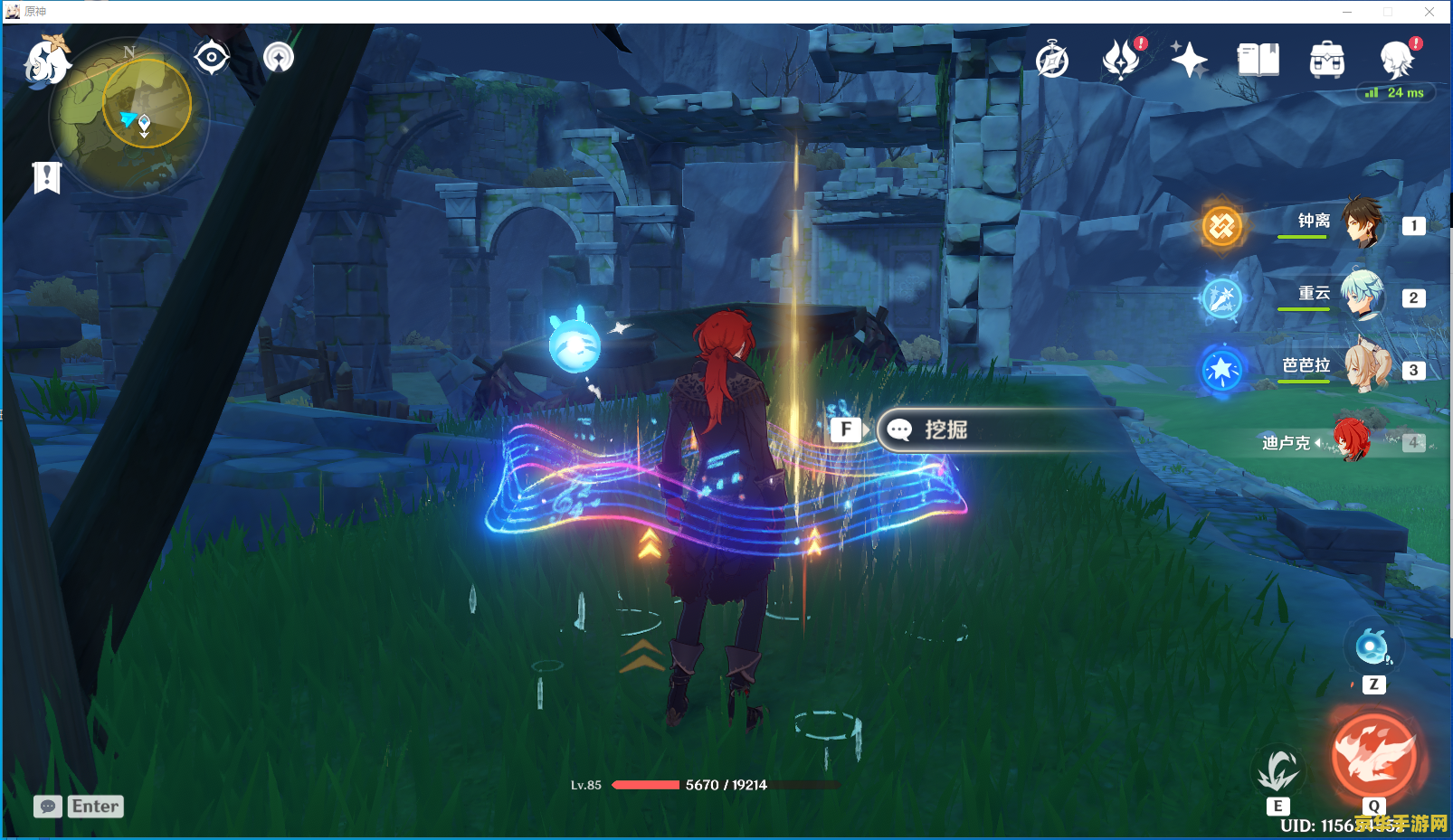The height and width of the screenshot is (840, 1453).
Task: Use the blue gadget above the Z key
Action: (x=1372, y=647)
